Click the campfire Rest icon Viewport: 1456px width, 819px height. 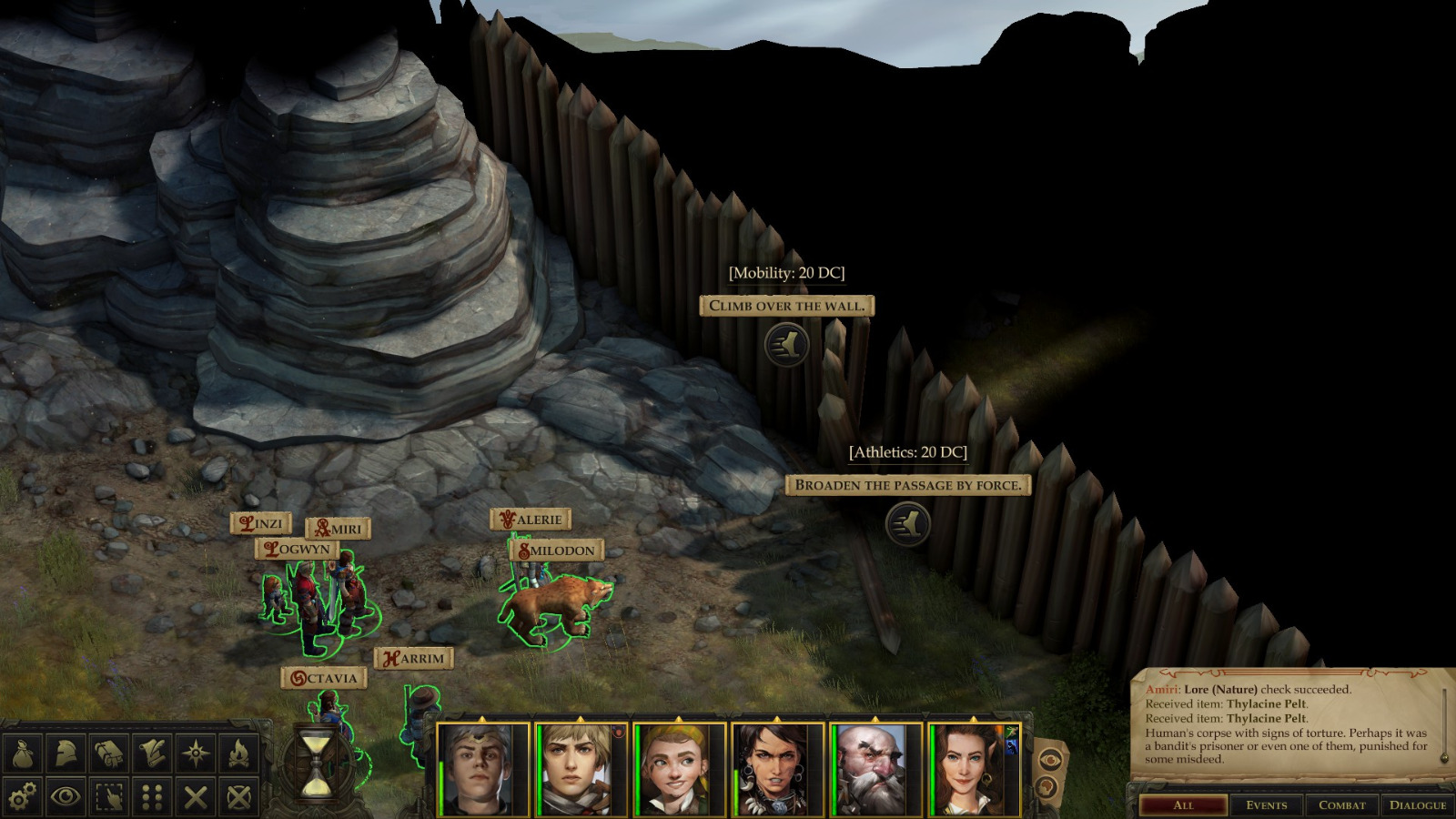pos(237,752)
